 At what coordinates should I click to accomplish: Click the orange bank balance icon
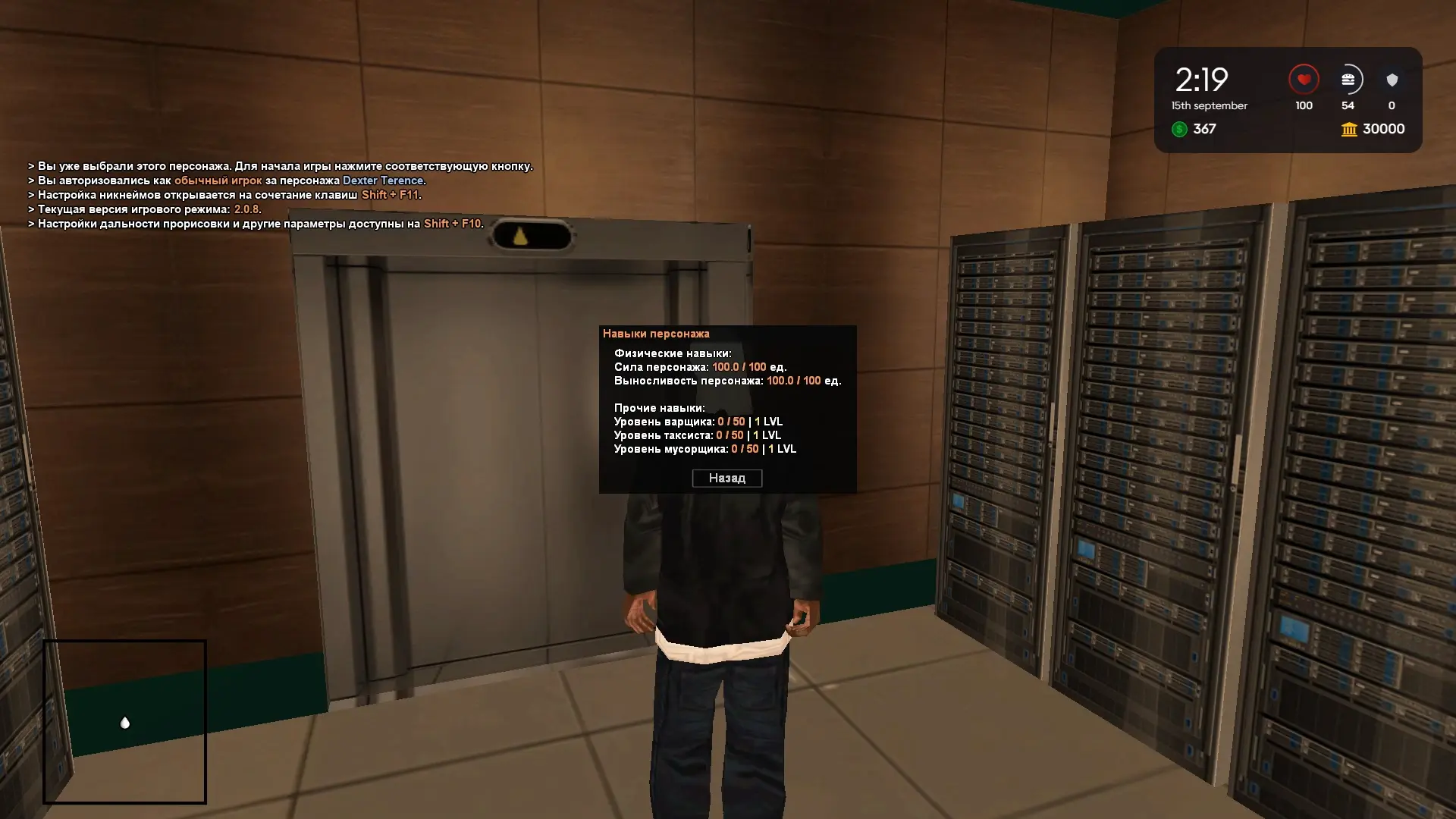coord(1349,130)
